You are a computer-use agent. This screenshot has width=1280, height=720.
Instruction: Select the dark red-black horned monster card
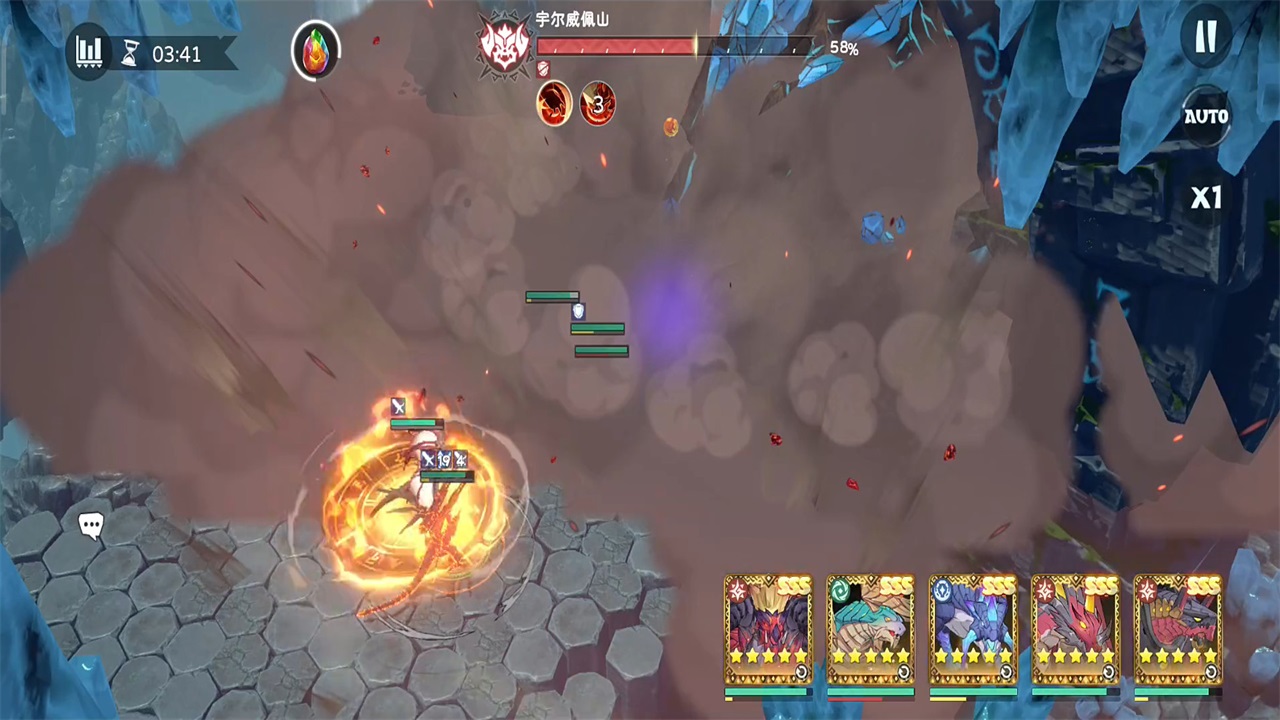coord(768,630)
